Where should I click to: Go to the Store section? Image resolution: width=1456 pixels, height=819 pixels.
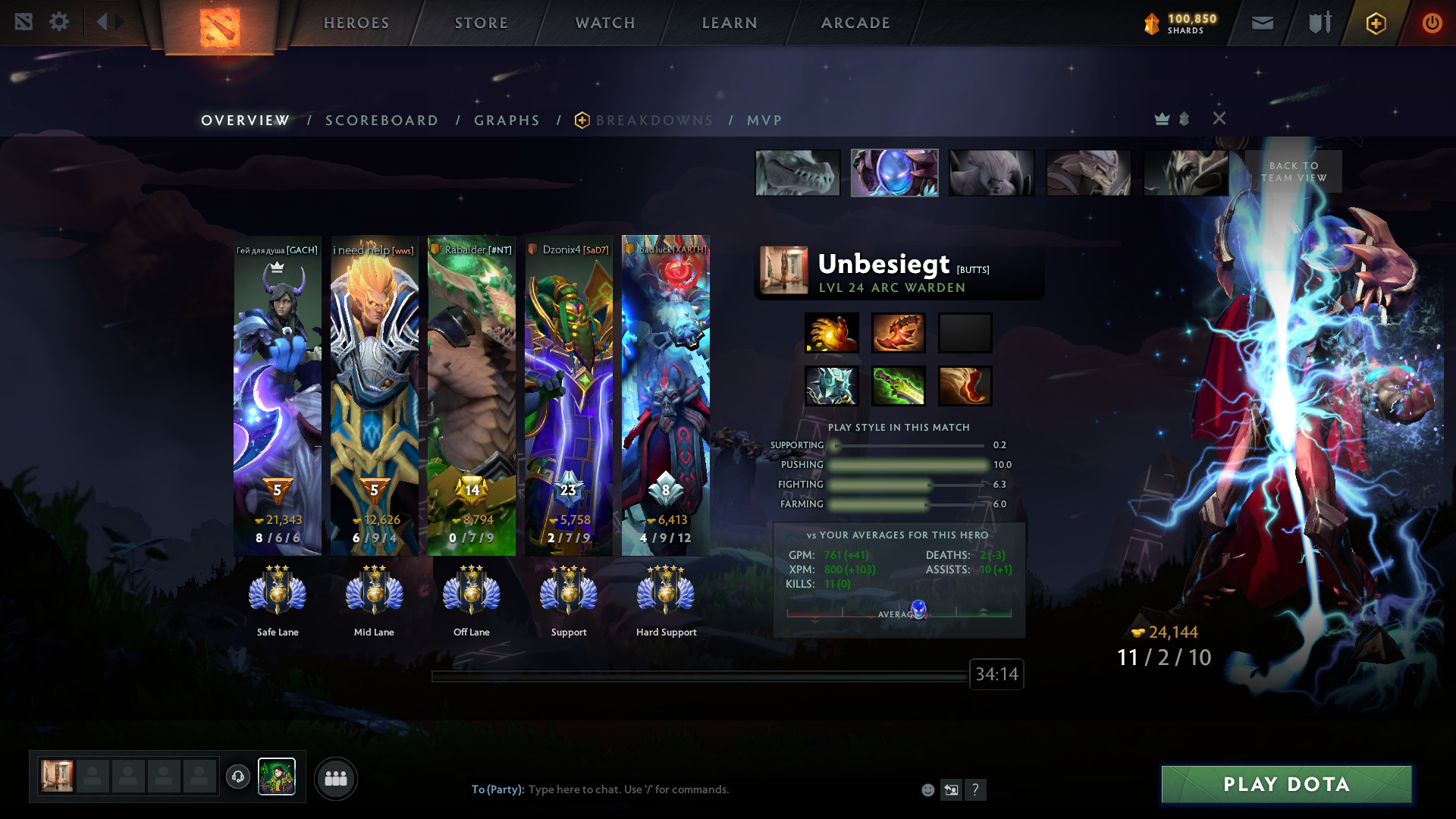[482, 23]
